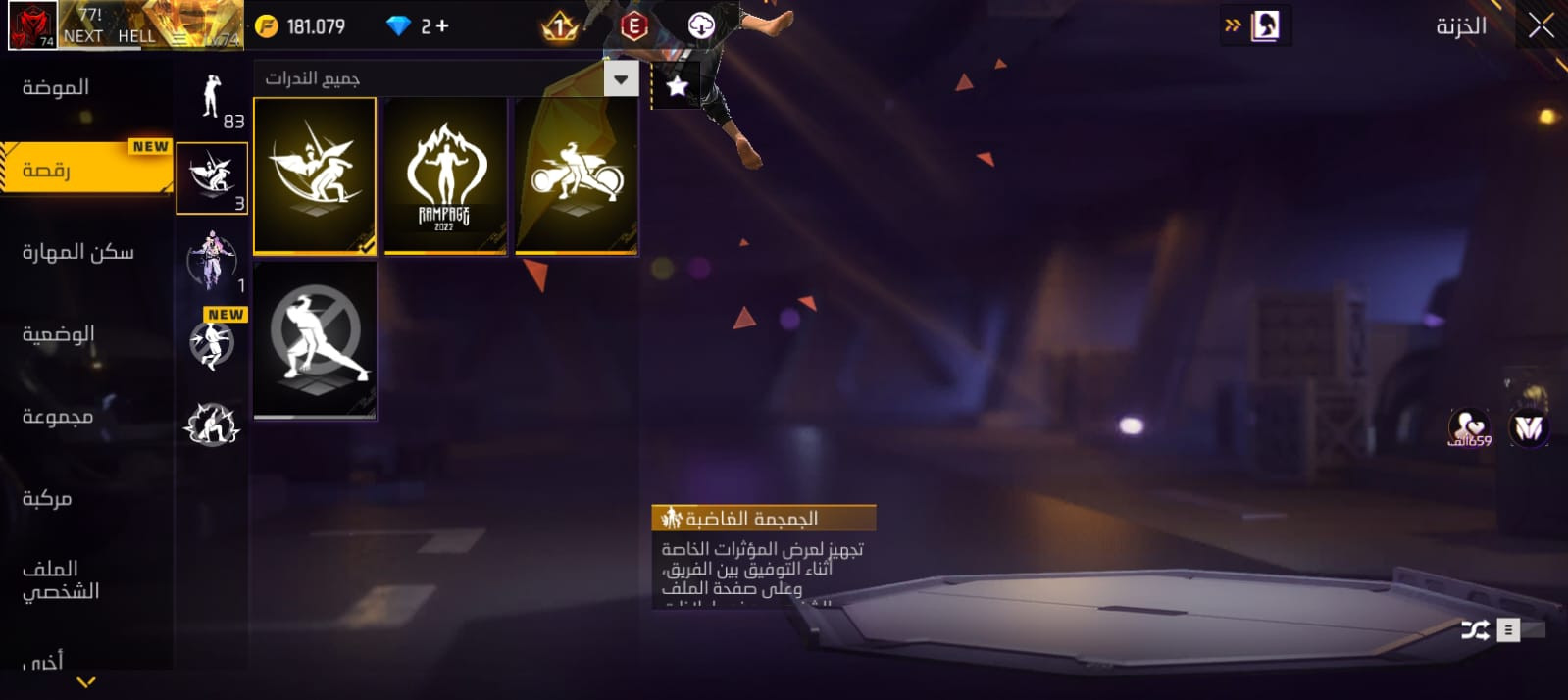The height and width of the screenshot is (700, 1568).
Task: Select the grey crossed-out crouching emote tile
Action: tap(315, 340)
